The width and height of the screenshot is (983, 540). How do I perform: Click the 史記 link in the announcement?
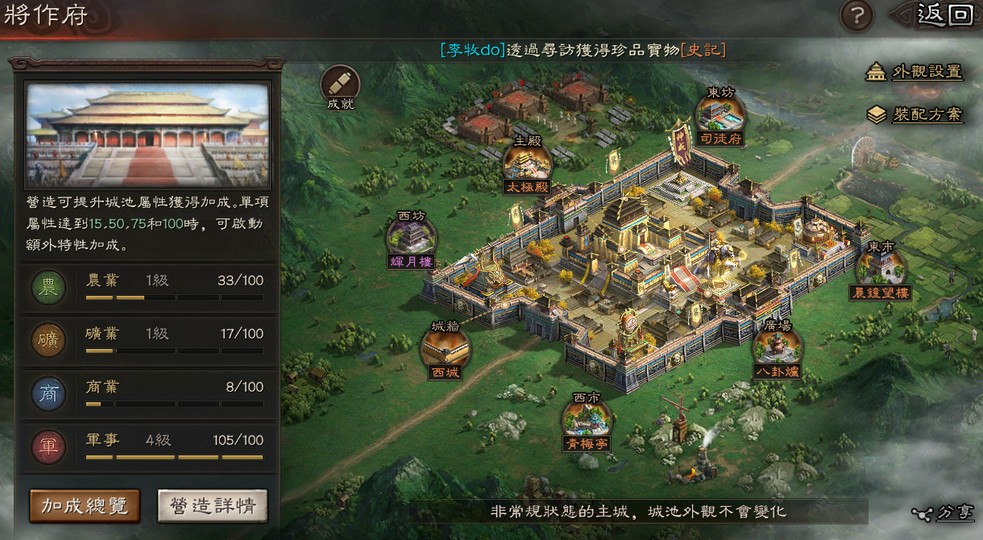point(703,49)
